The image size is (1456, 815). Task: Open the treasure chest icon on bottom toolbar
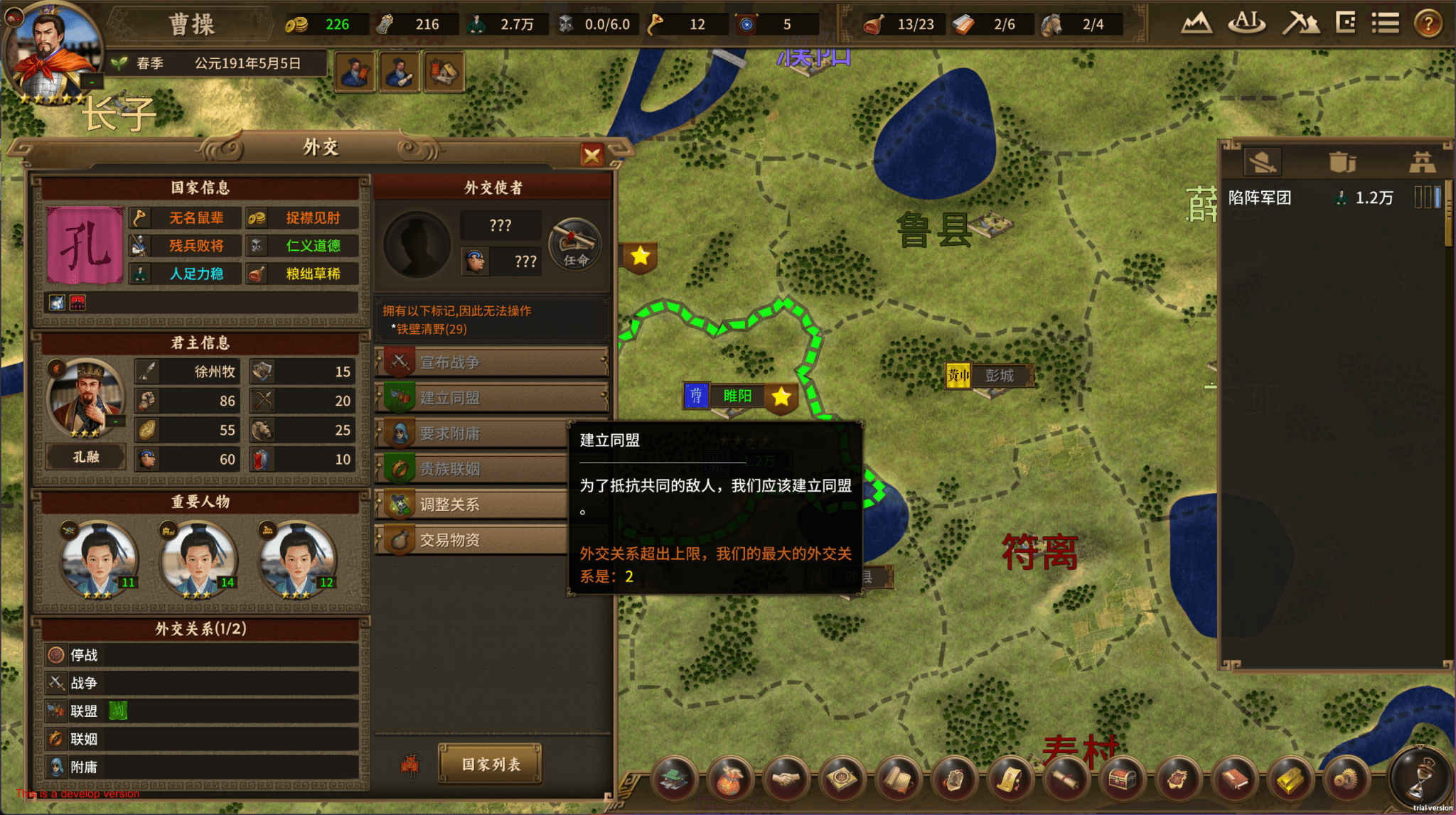(1123, 778)
